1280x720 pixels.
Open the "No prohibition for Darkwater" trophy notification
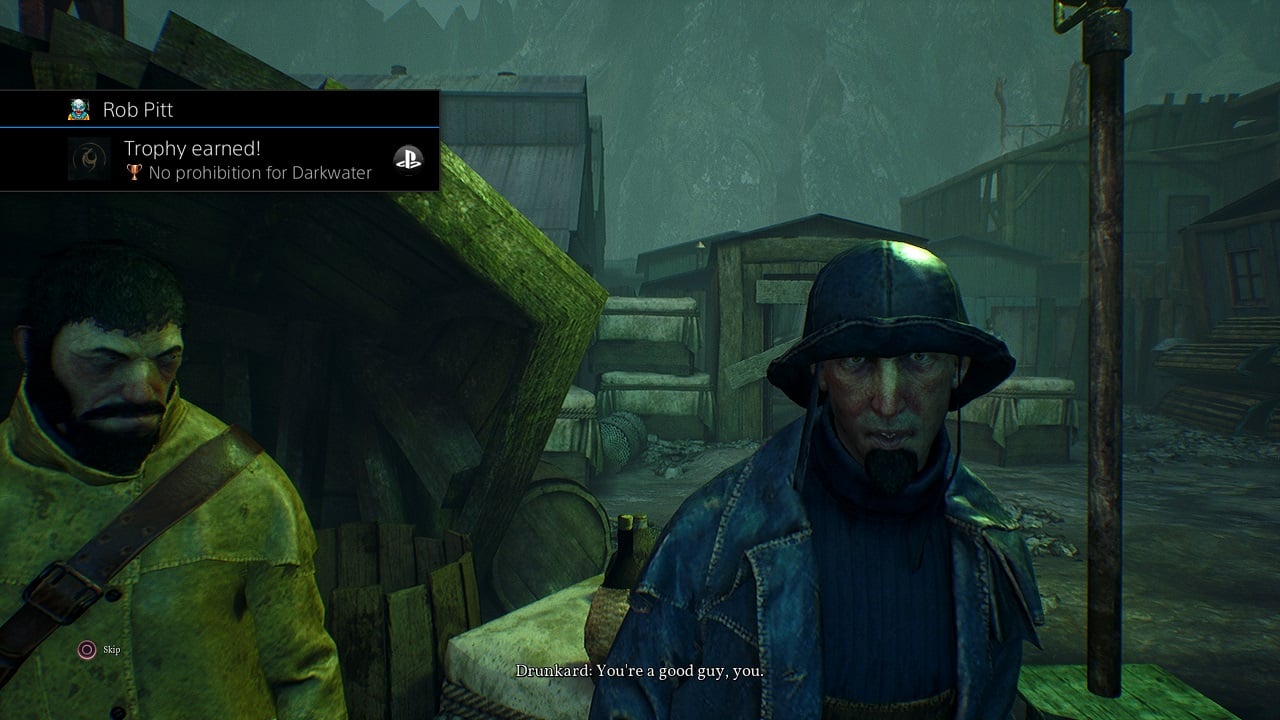click(248, 160)
